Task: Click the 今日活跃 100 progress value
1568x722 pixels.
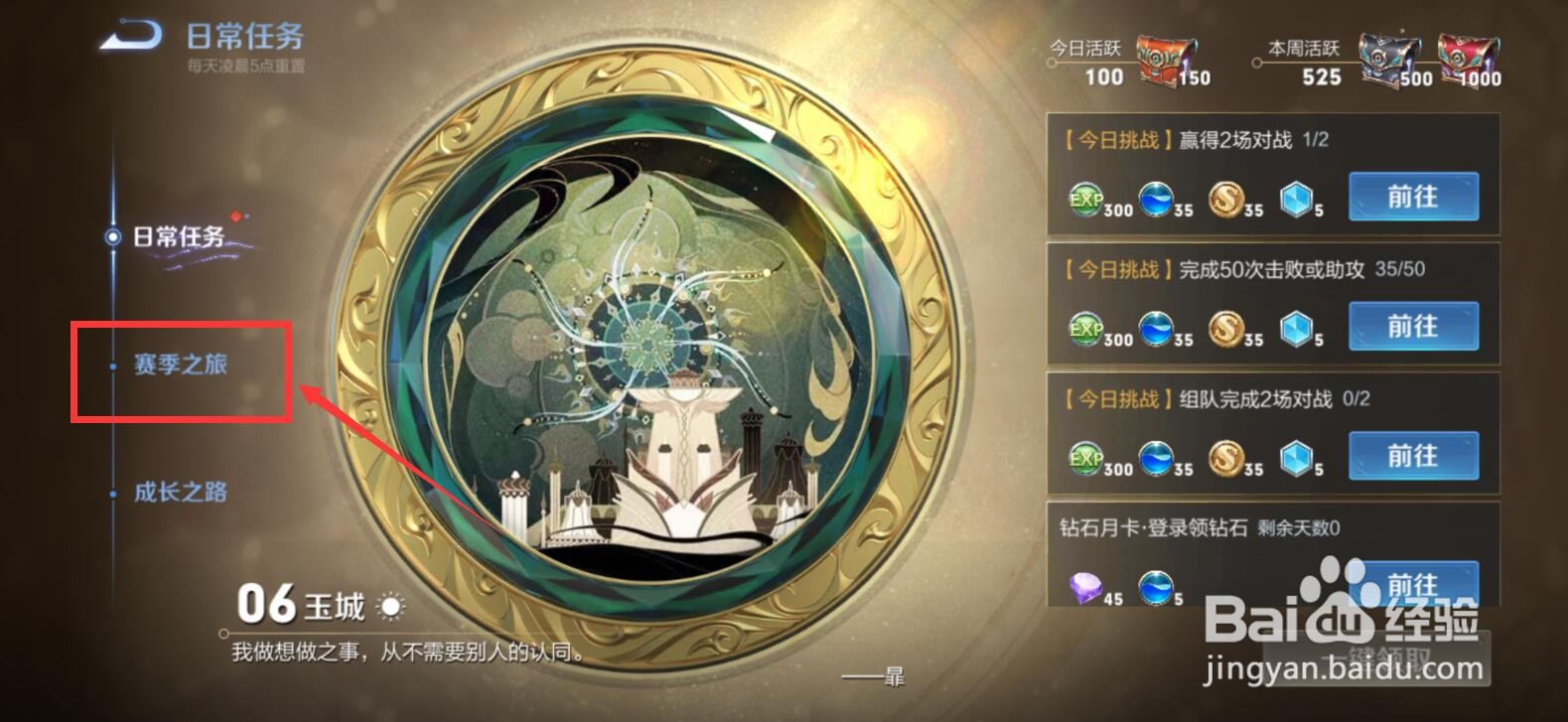Action: tap(1102, 76)
